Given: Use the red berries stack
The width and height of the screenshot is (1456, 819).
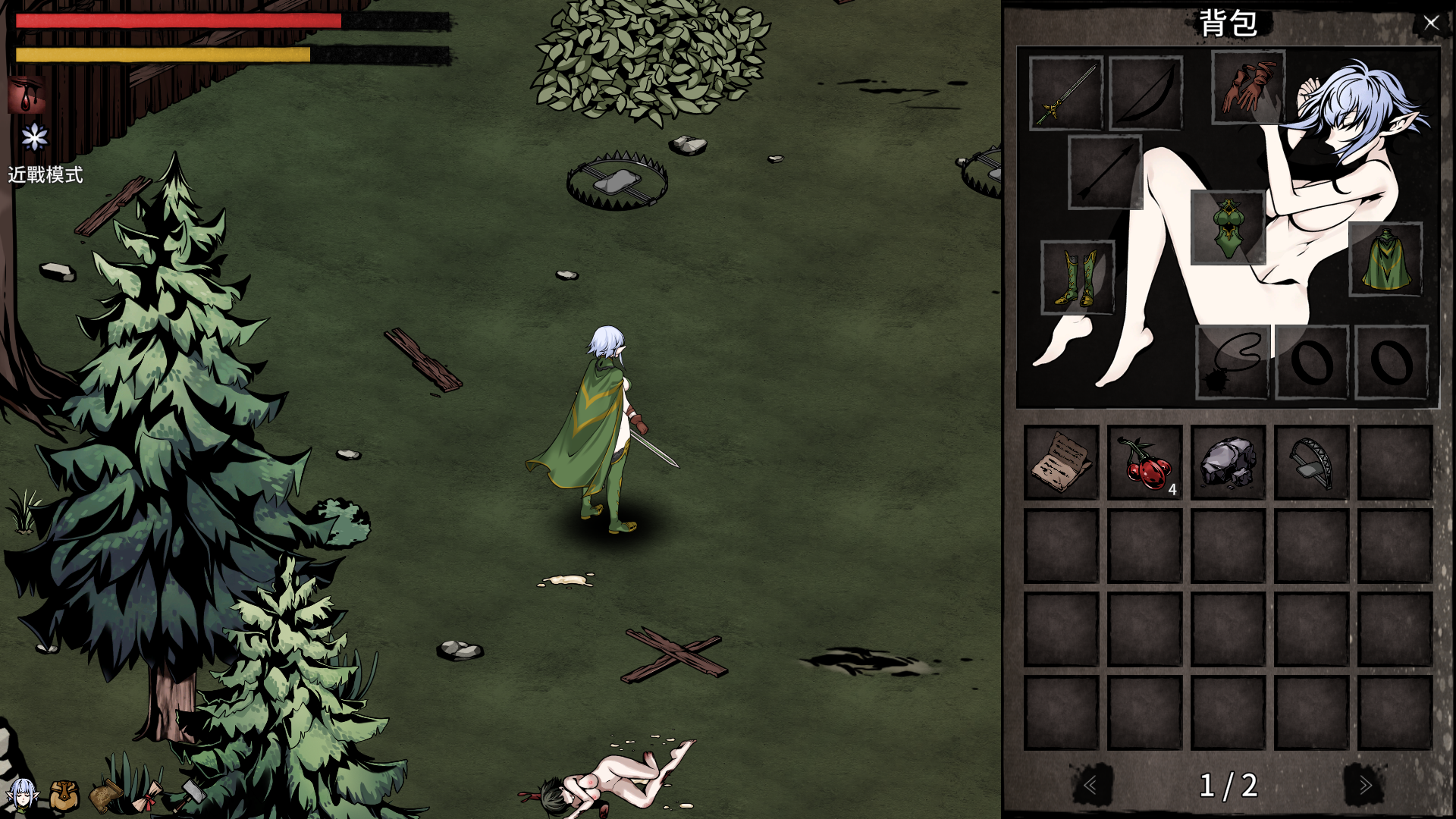Looking at the screenshot, I should pos(1144,462).
